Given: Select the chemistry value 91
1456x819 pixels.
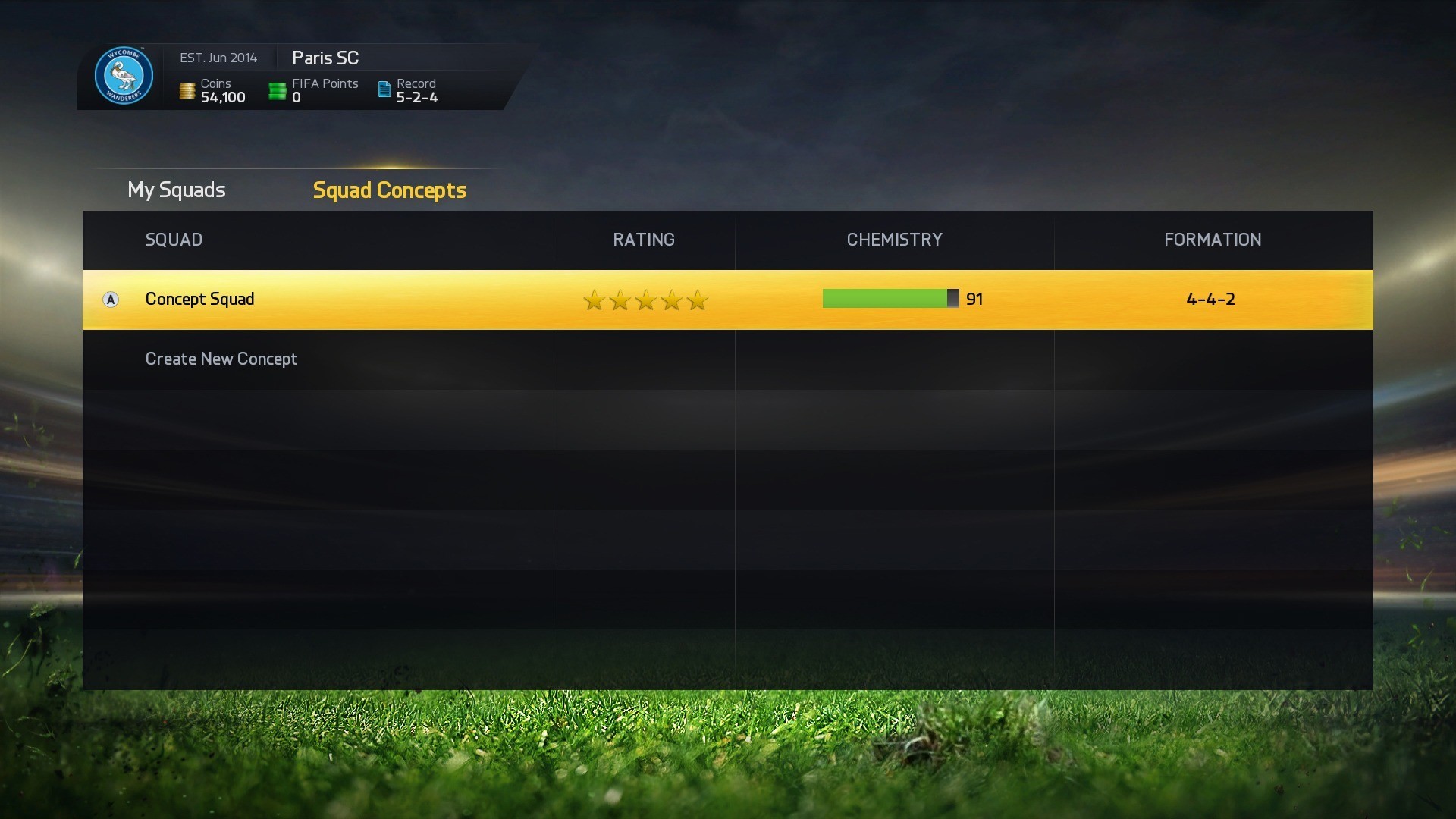Looking at the screenshot, I should coord(974,299).
